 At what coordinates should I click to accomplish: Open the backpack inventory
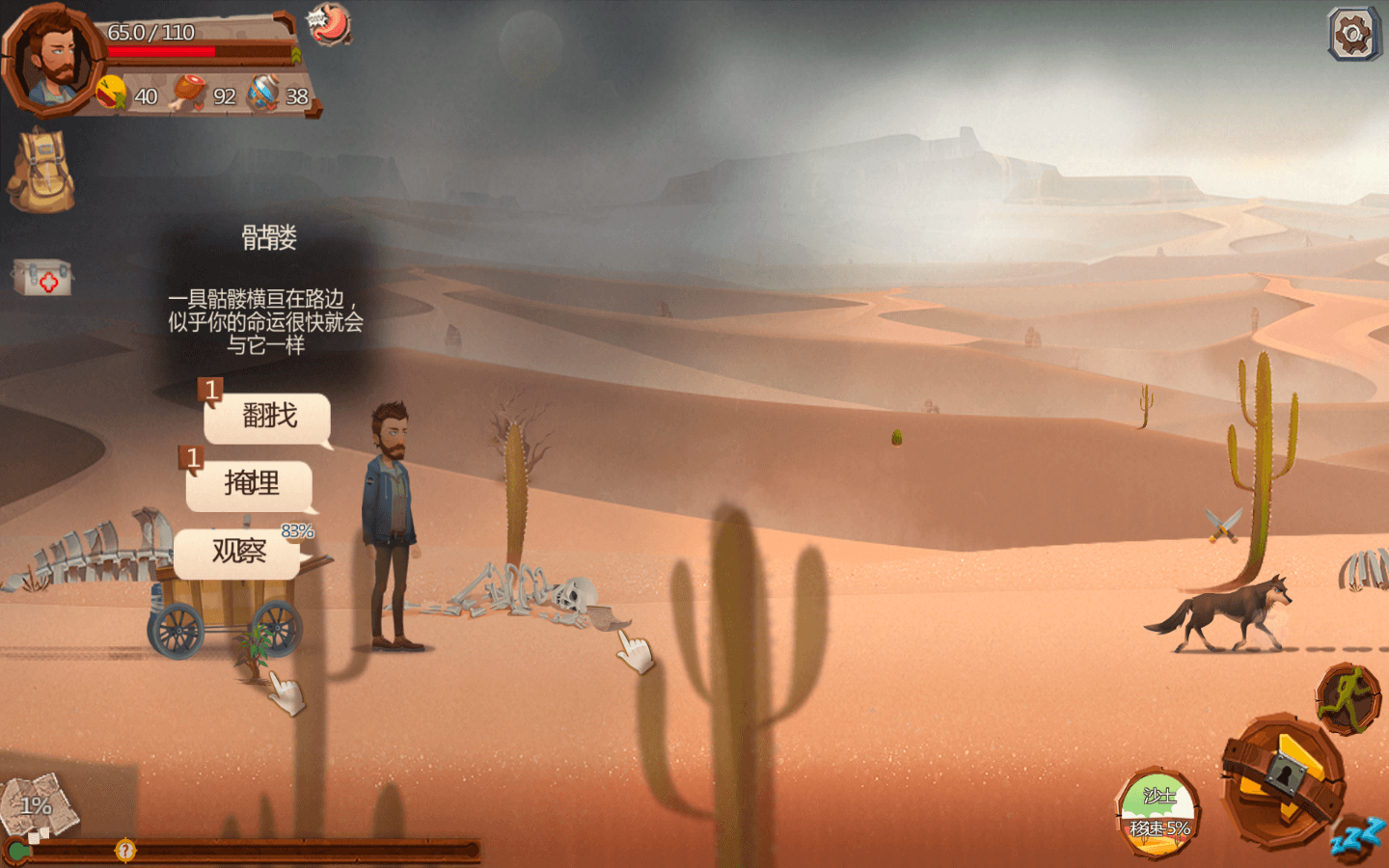(x=41, y=172)
